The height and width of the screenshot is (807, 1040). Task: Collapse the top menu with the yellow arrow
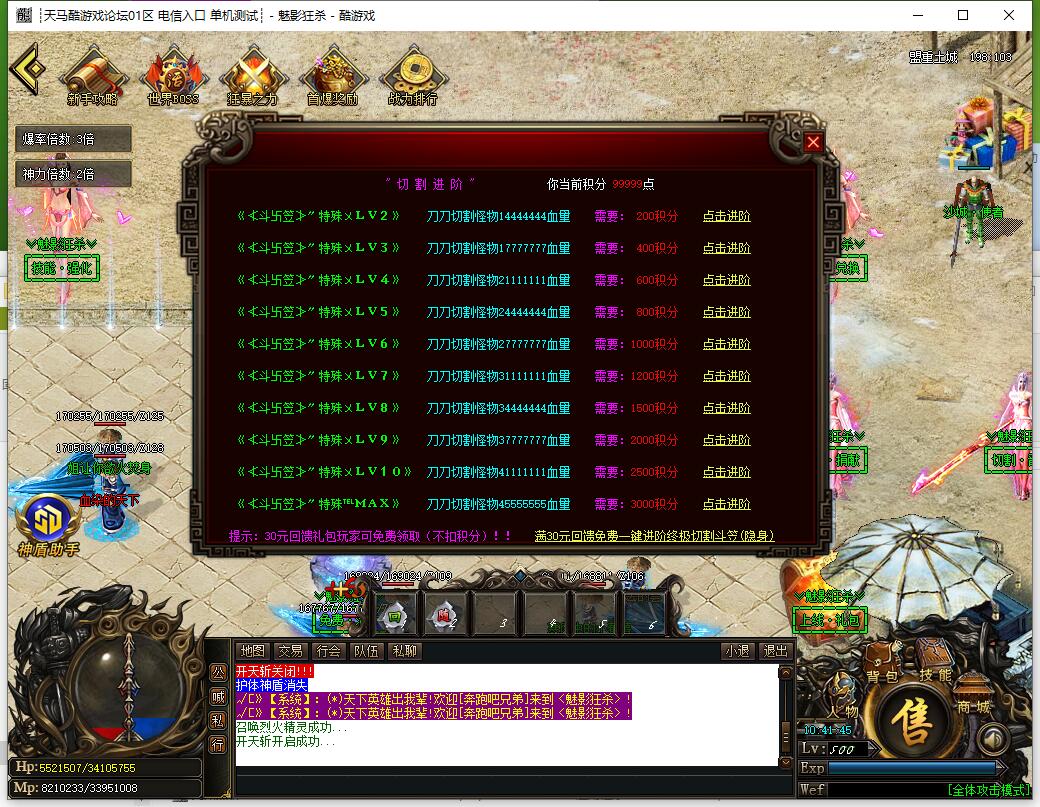click(x=27, y=68)
